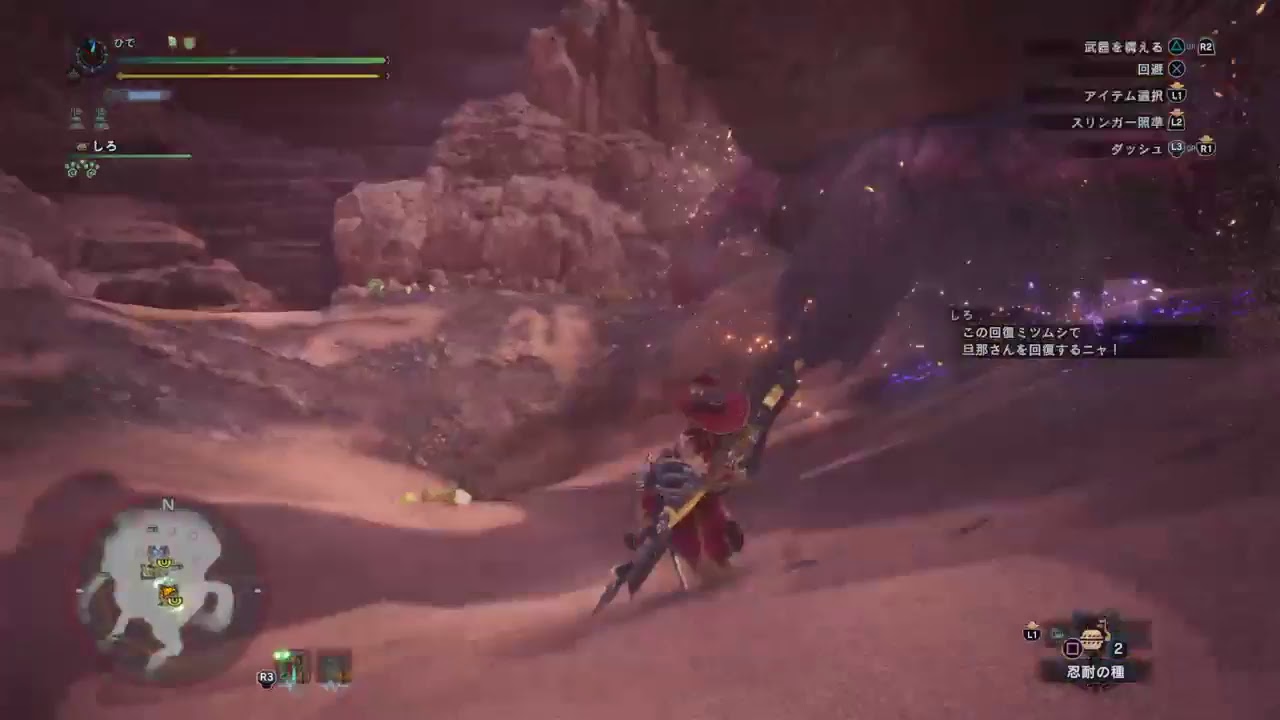Click the yellow stamina bar

[x=250, y=75]
